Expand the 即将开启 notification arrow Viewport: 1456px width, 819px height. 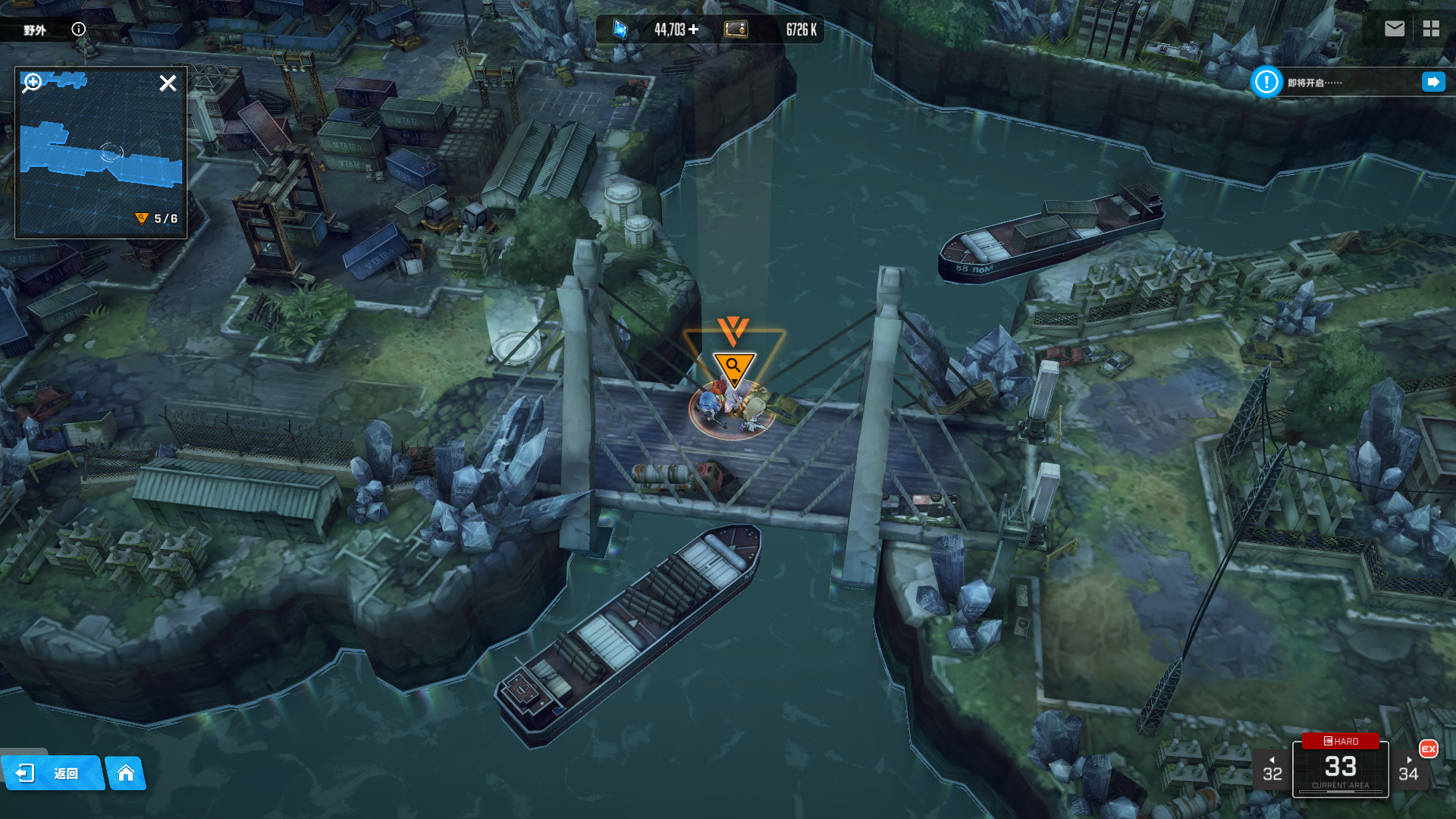1433,82
